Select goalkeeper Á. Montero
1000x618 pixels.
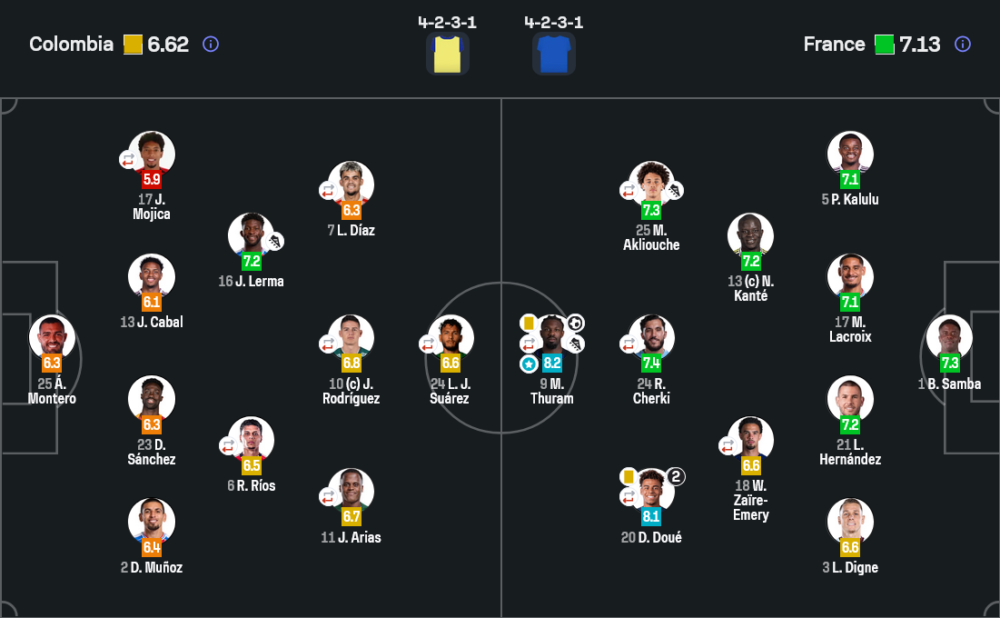(52, 338)
